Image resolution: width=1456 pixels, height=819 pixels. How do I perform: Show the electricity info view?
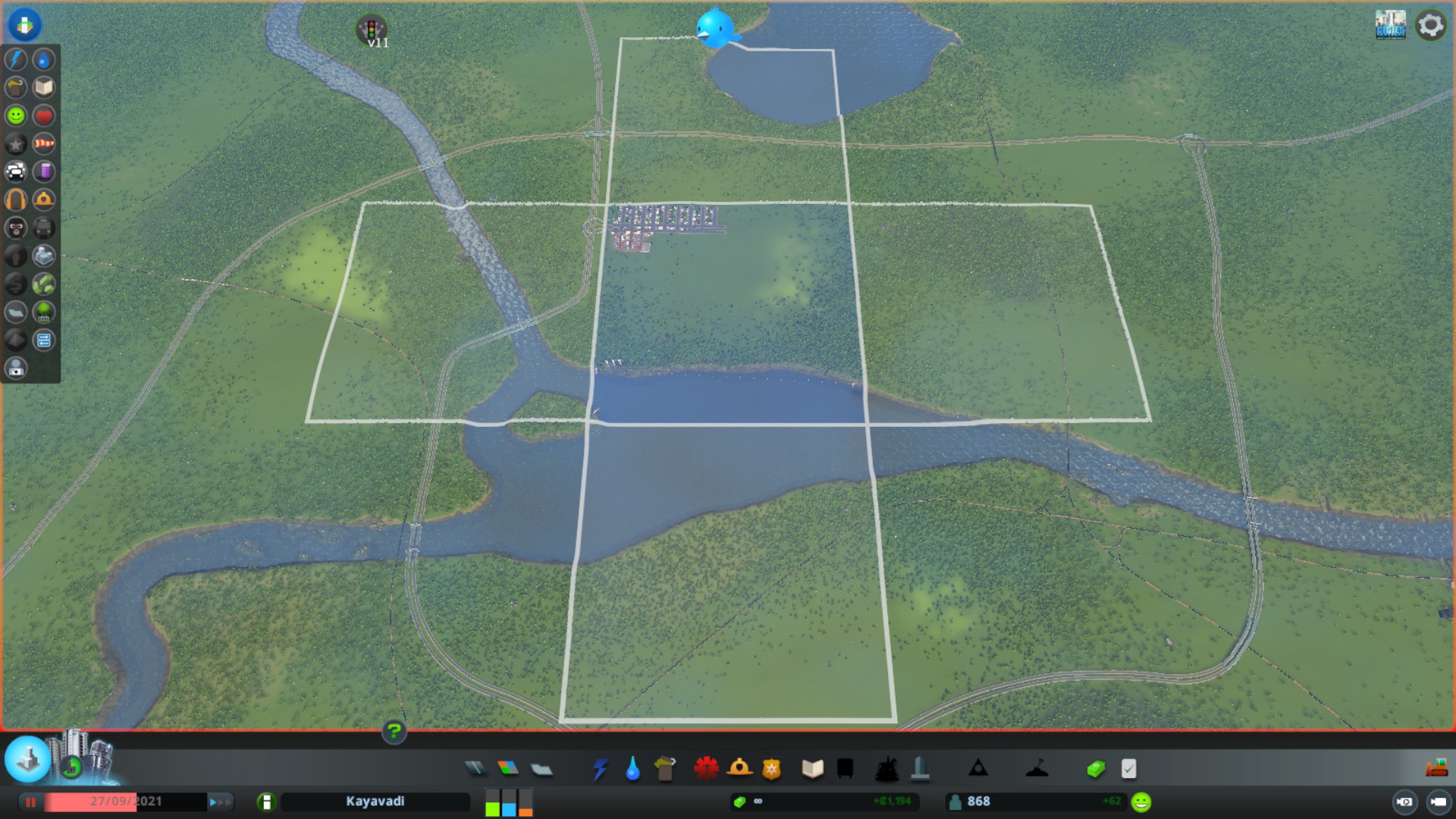coord(16,60)
